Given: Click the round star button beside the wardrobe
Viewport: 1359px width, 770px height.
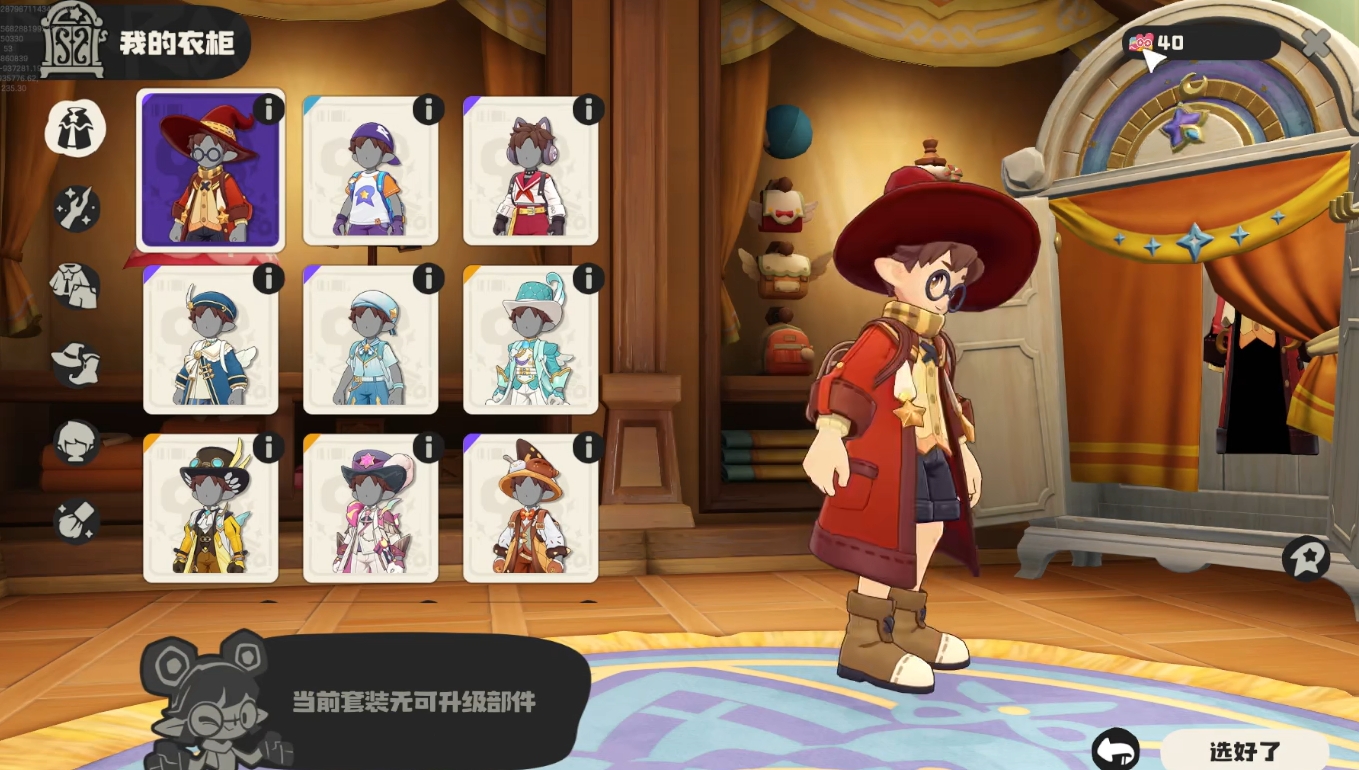Looking at the screenshot, I should (1306, 559).
